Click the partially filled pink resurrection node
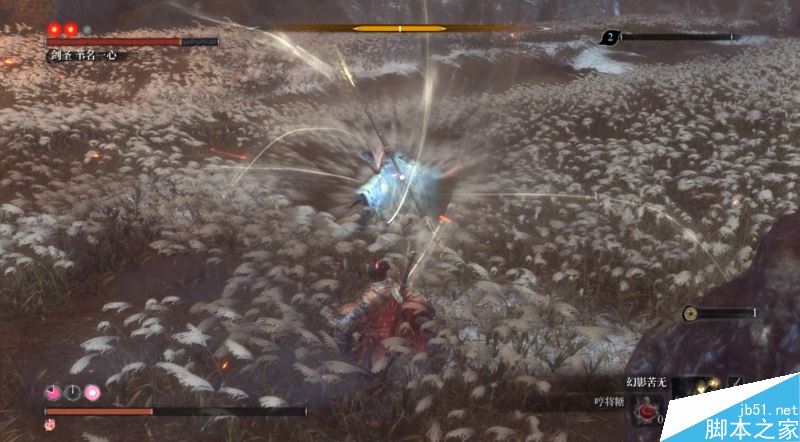 pyautogui.click(x=51, y=392)
